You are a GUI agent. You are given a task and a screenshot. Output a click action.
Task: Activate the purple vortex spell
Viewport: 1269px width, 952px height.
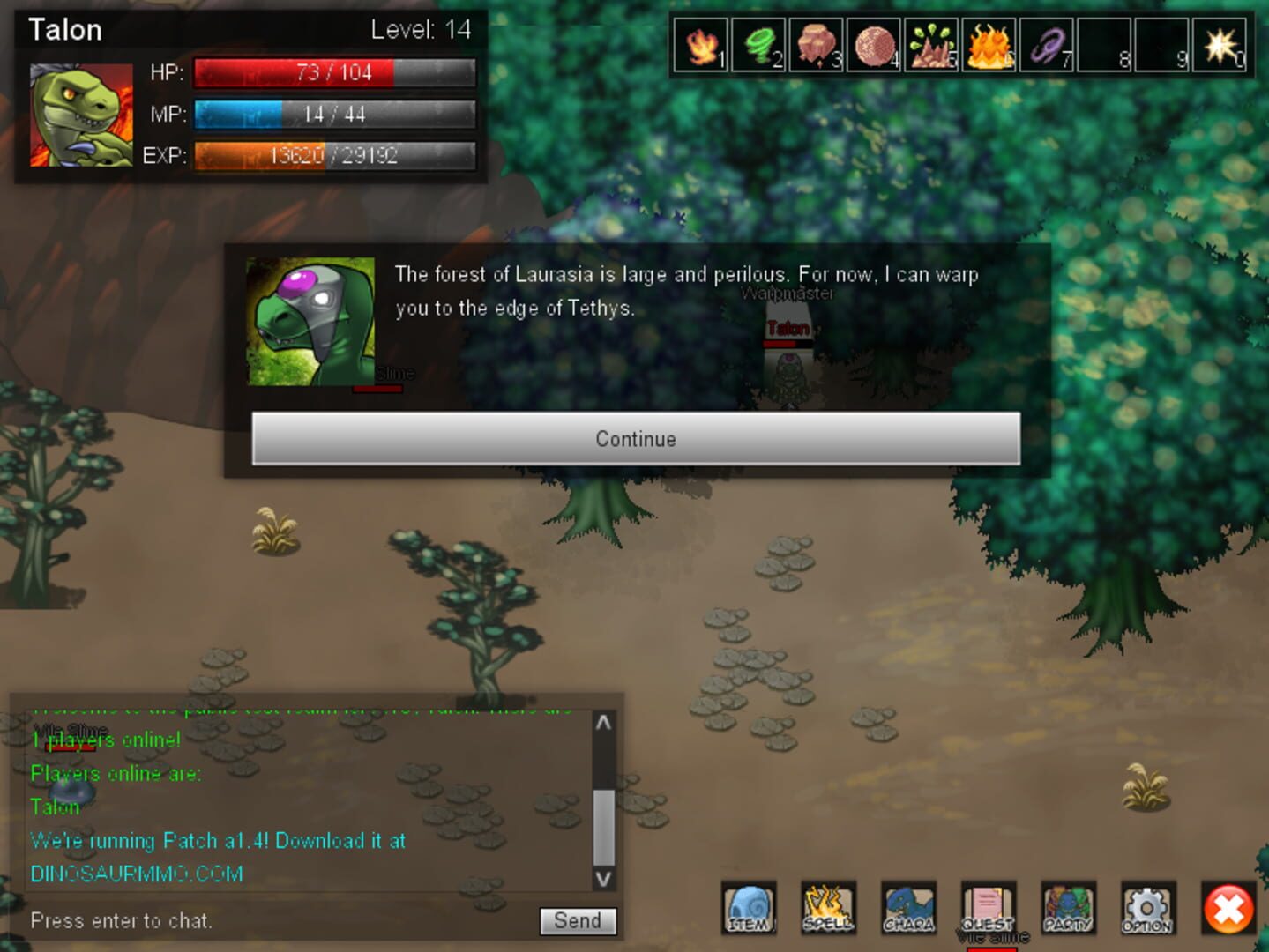click(1047, 45)
